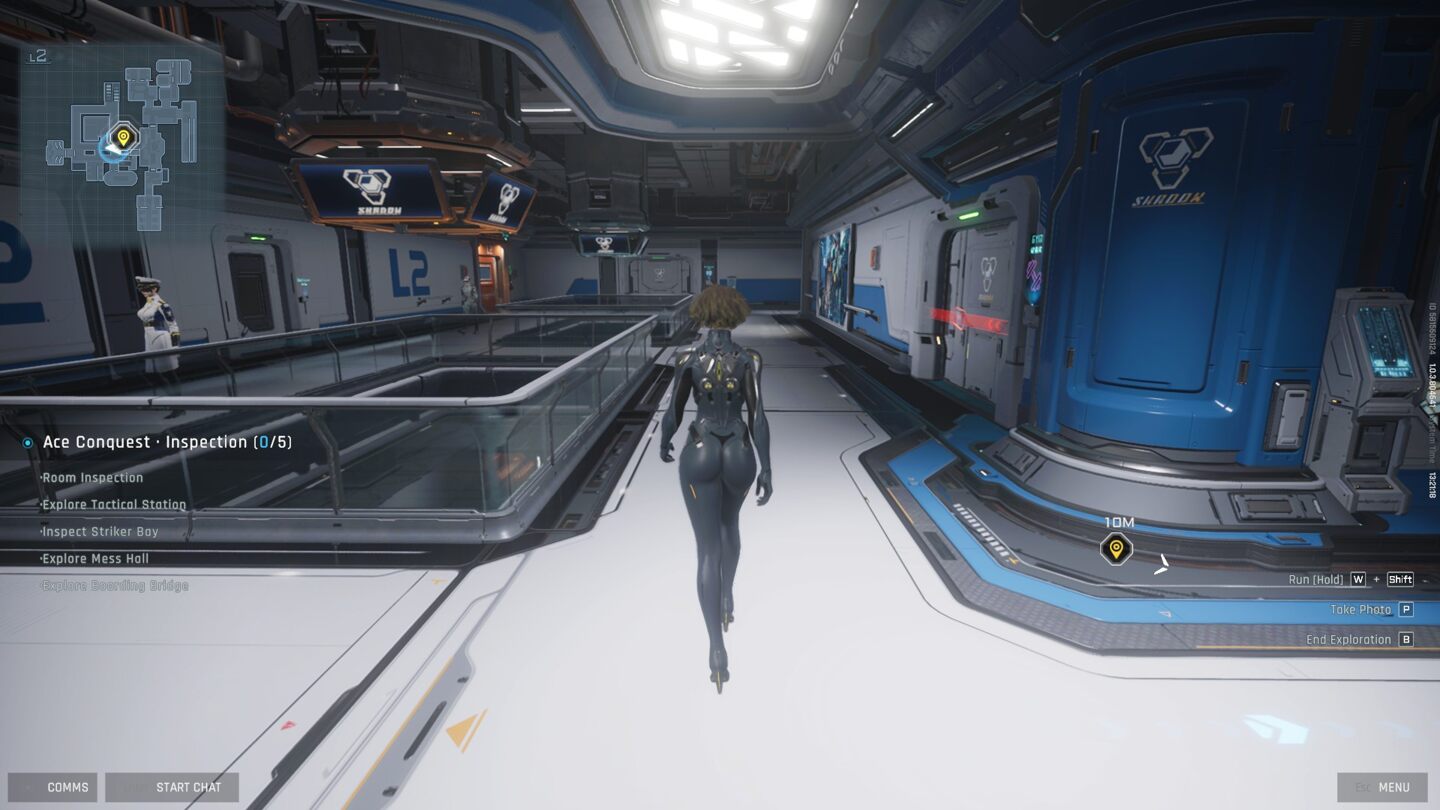
Task: Click the yellow marker on the minimap
Action: point(123,137)
